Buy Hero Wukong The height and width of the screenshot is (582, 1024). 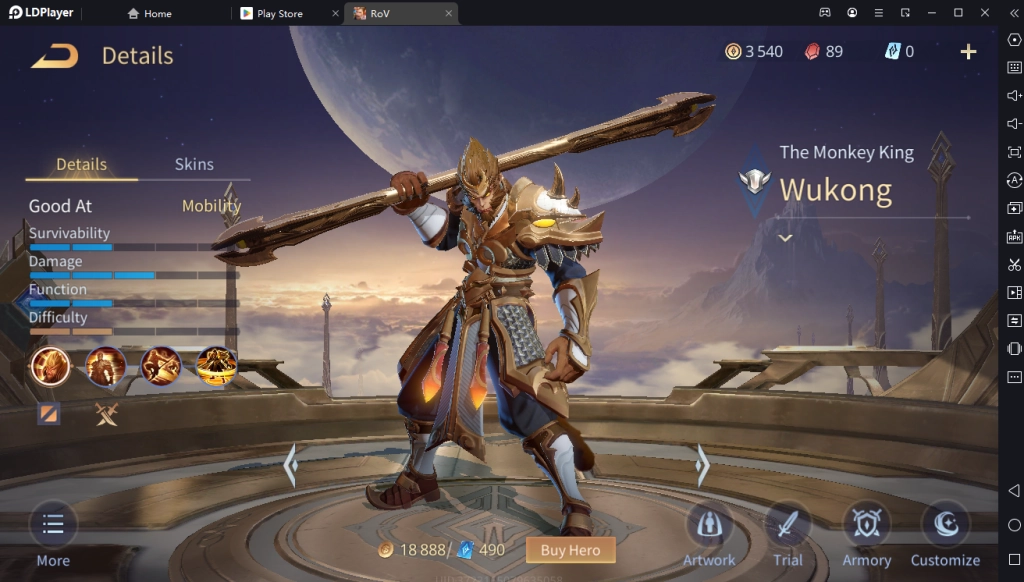pyautogui.click(x=570, y=550)
